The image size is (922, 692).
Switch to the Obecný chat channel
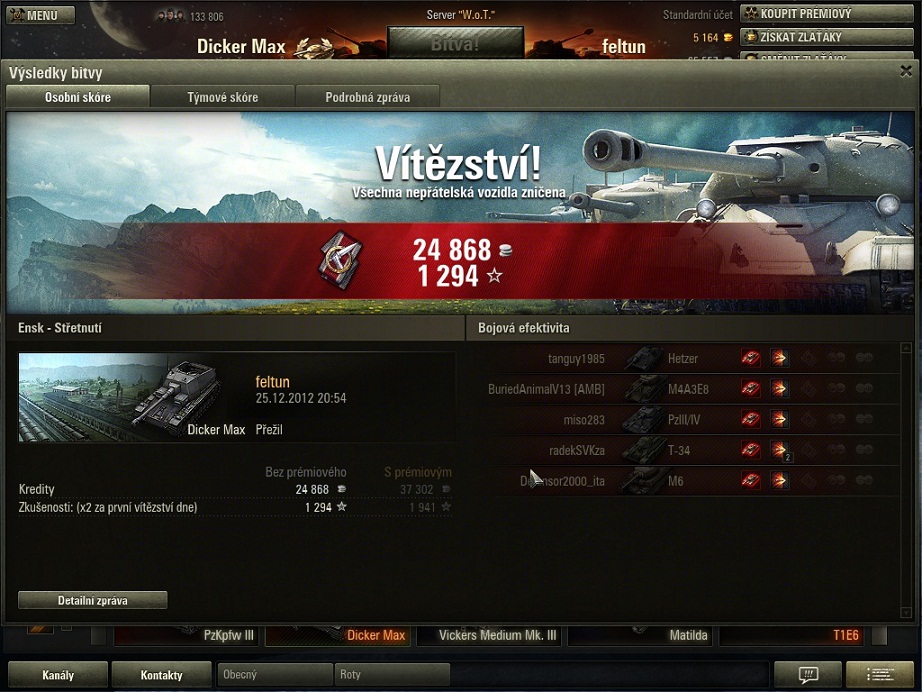(x=274, y=675)
